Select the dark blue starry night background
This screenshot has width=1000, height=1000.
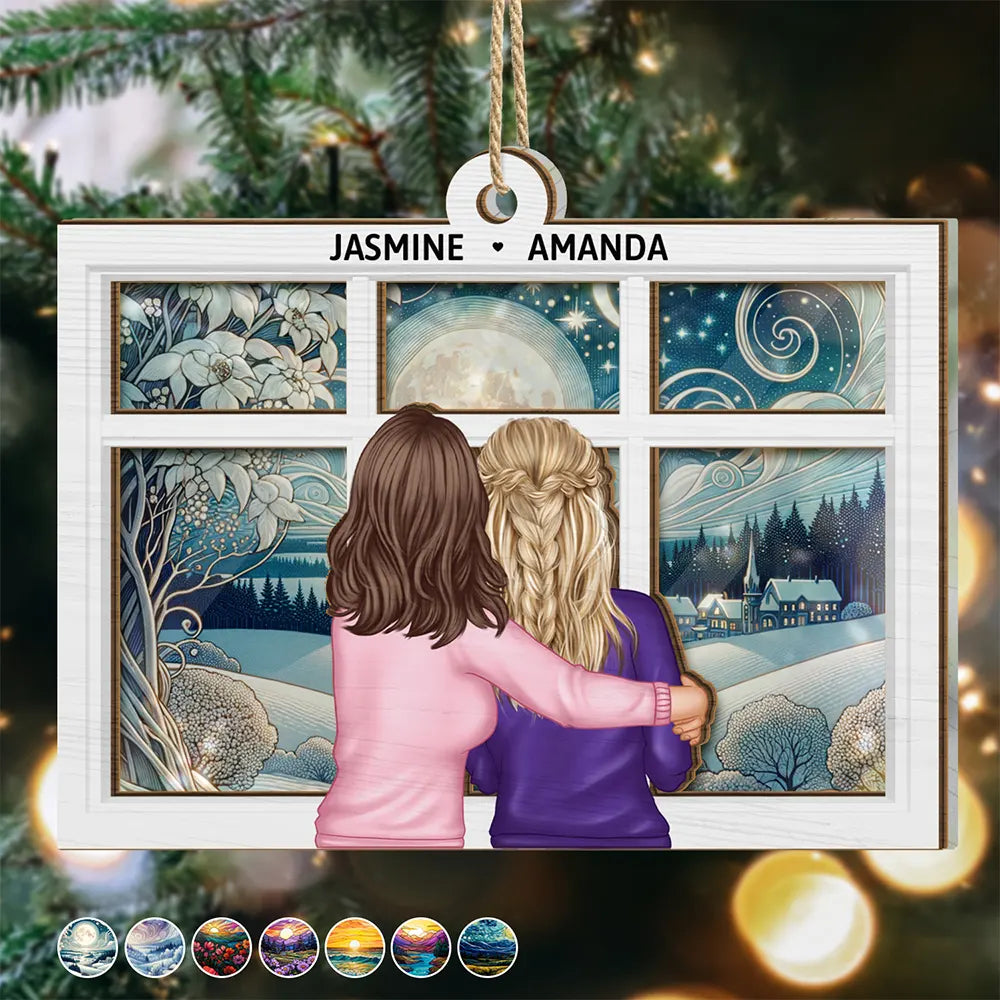coord(488,947)
